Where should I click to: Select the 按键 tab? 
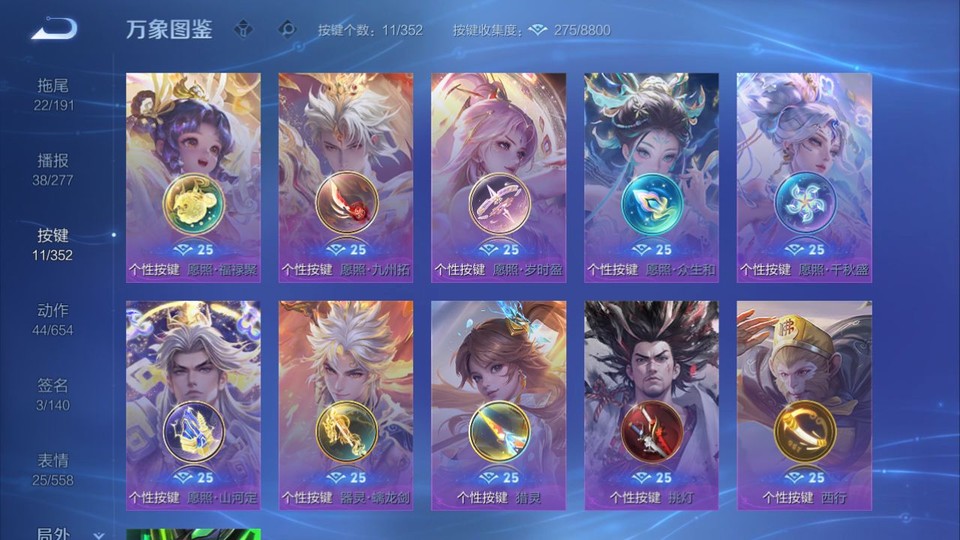pos(53,244)
